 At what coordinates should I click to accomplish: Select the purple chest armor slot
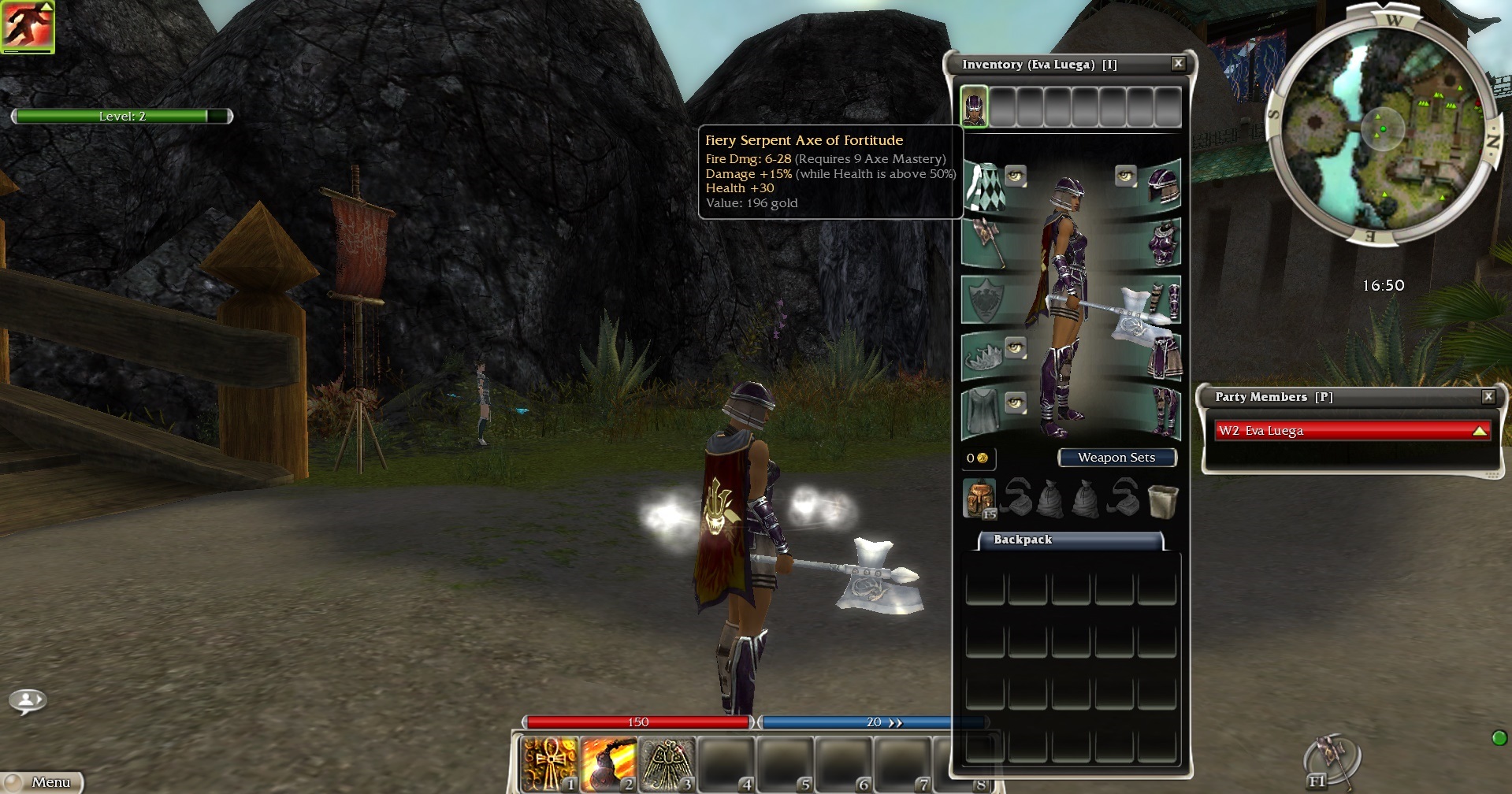(x=1163, y=243)
